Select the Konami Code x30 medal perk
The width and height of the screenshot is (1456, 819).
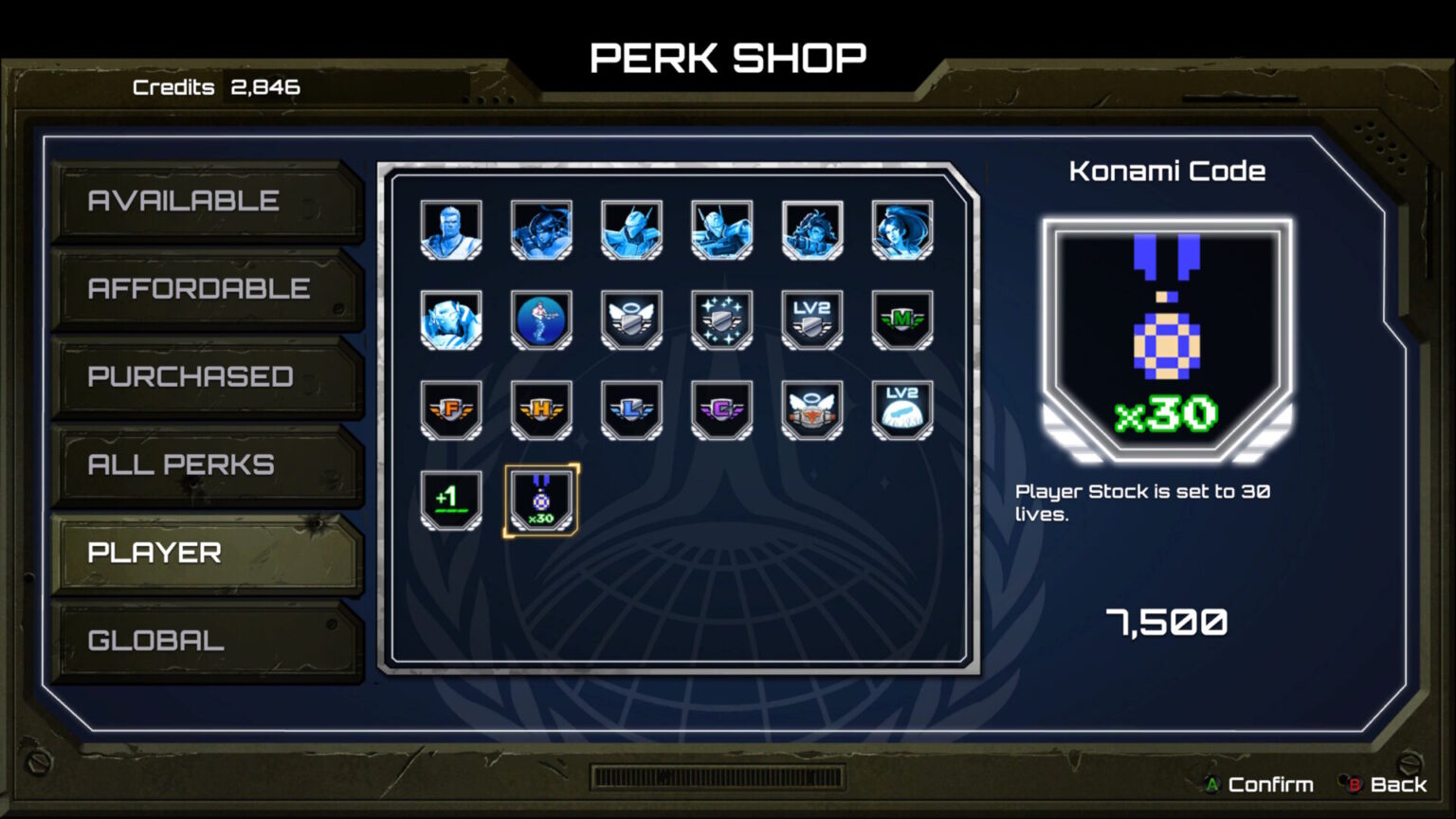pyautogui.click(x=541, y=500)
